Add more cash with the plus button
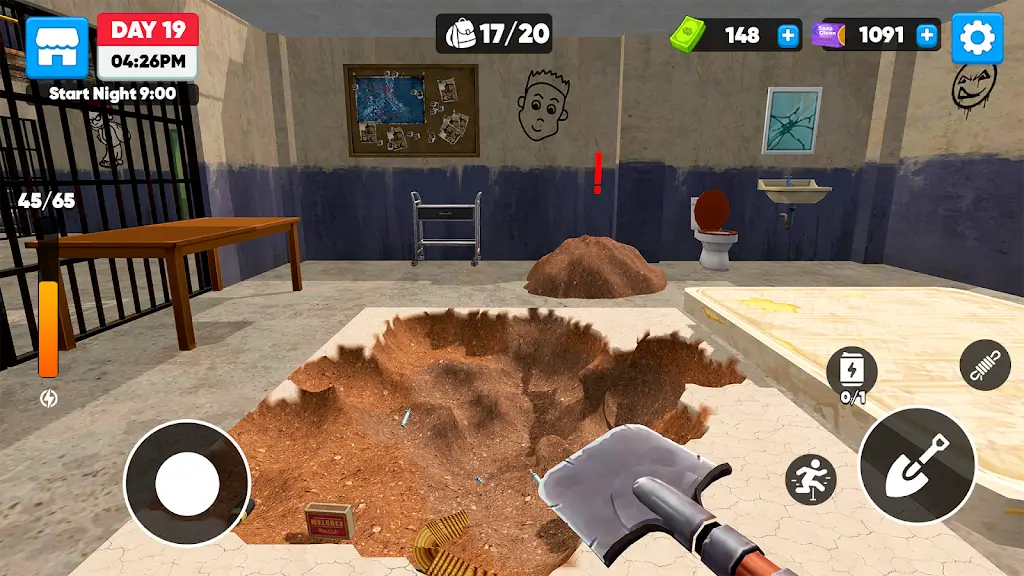 click(789, 36)
